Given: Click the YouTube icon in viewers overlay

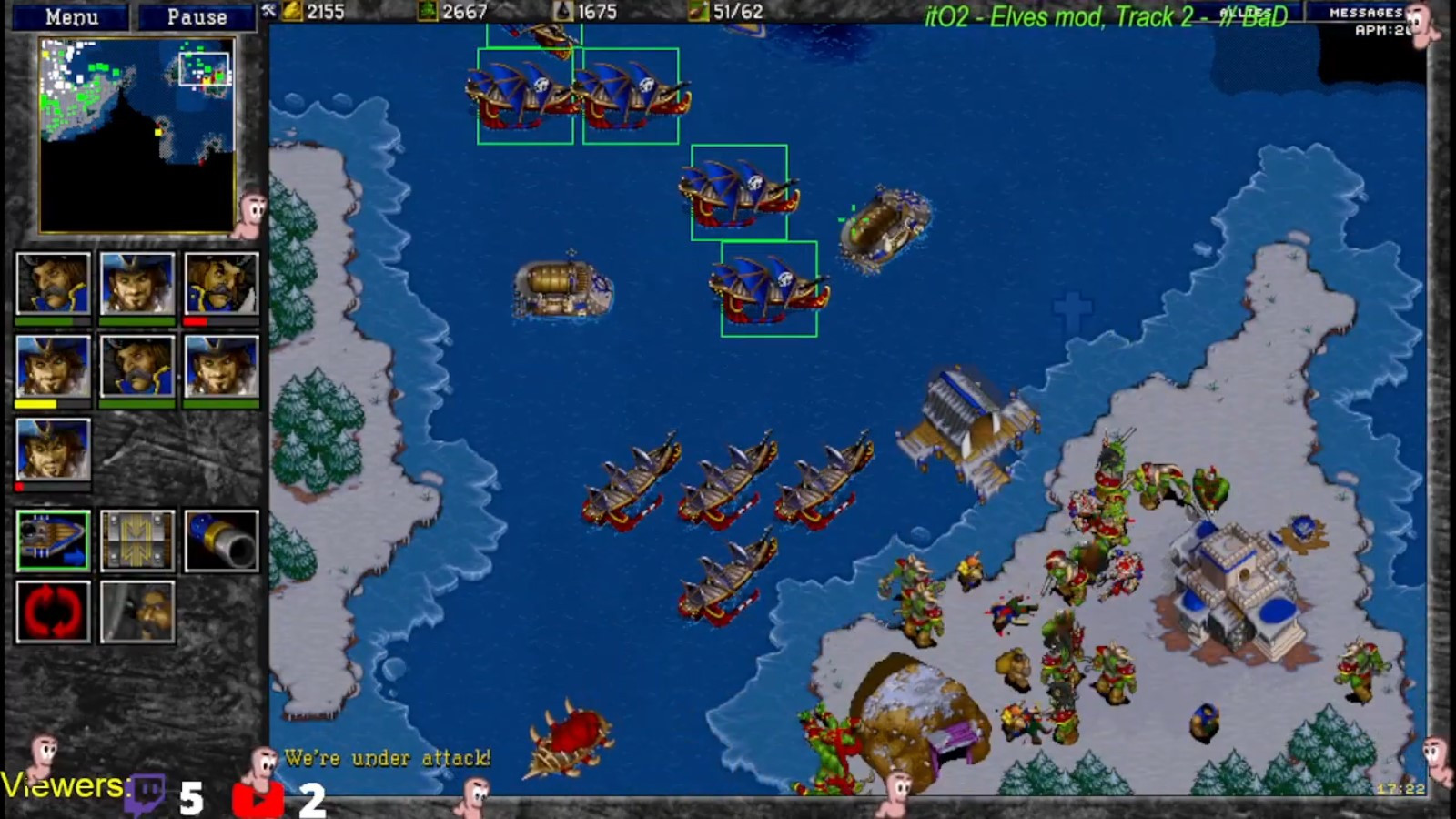Looking at the screenshot, I should click(259, 796).
